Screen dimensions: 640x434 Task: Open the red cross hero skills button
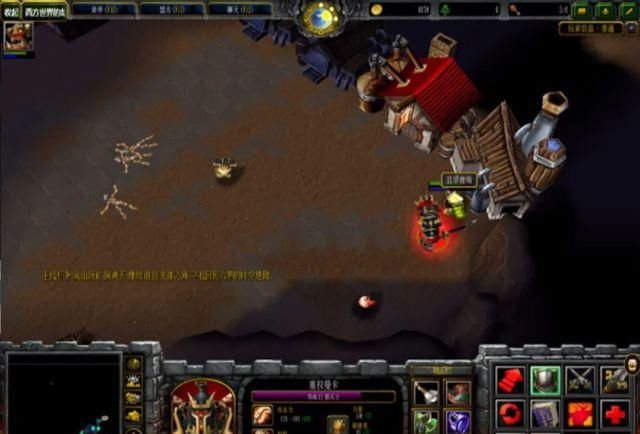[x=615, y=414]
